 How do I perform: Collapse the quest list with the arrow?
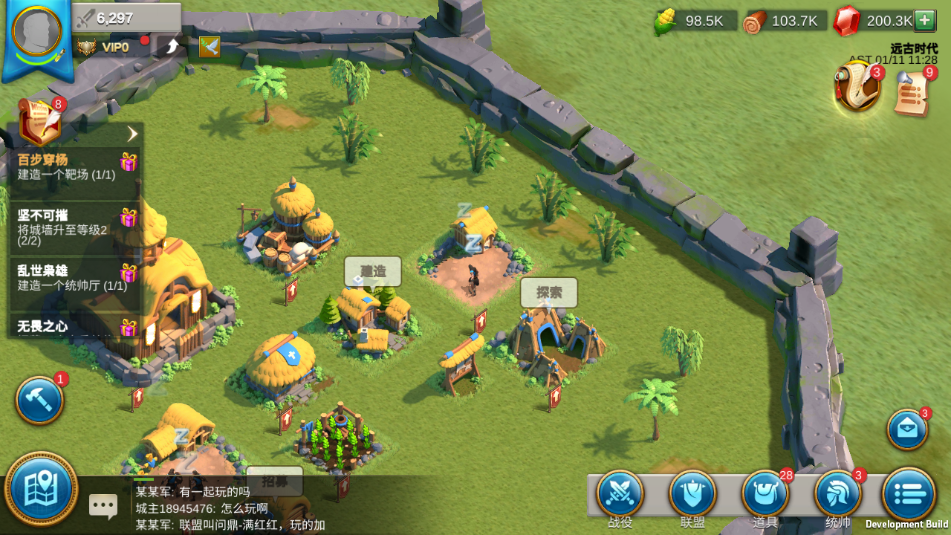[132, 134]
